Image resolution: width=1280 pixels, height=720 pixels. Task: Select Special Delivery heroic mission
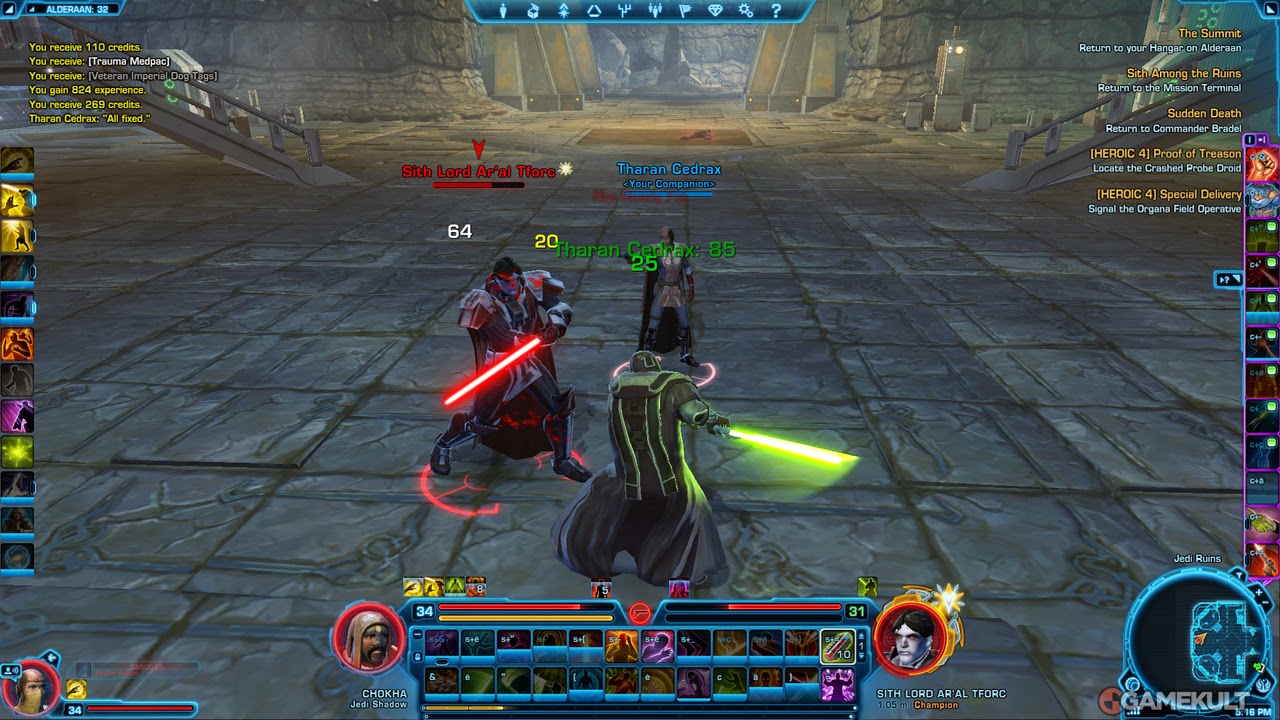pos(1168,194)
